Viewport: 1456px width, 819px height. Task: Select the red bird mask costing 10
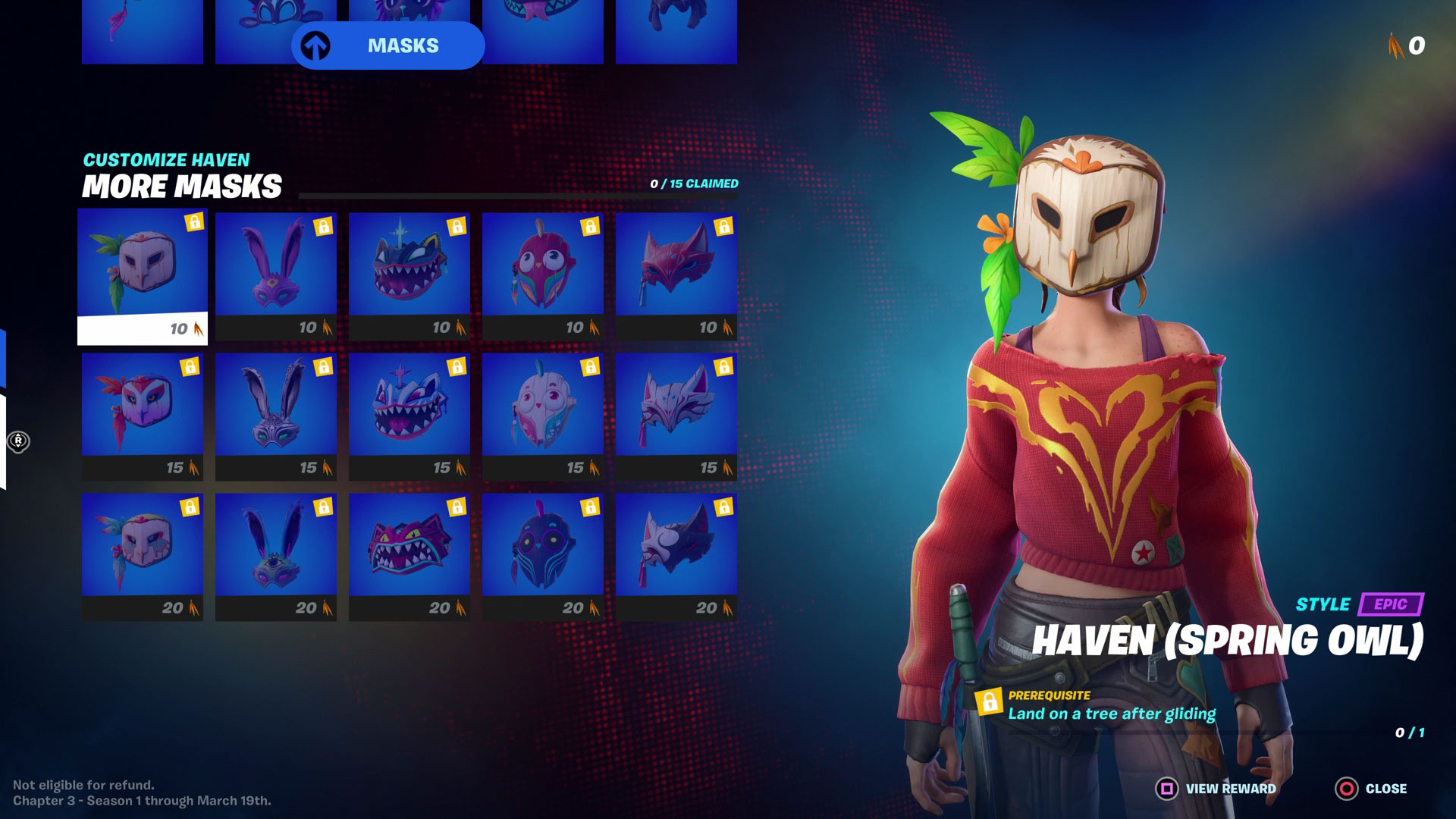[543, 273]
